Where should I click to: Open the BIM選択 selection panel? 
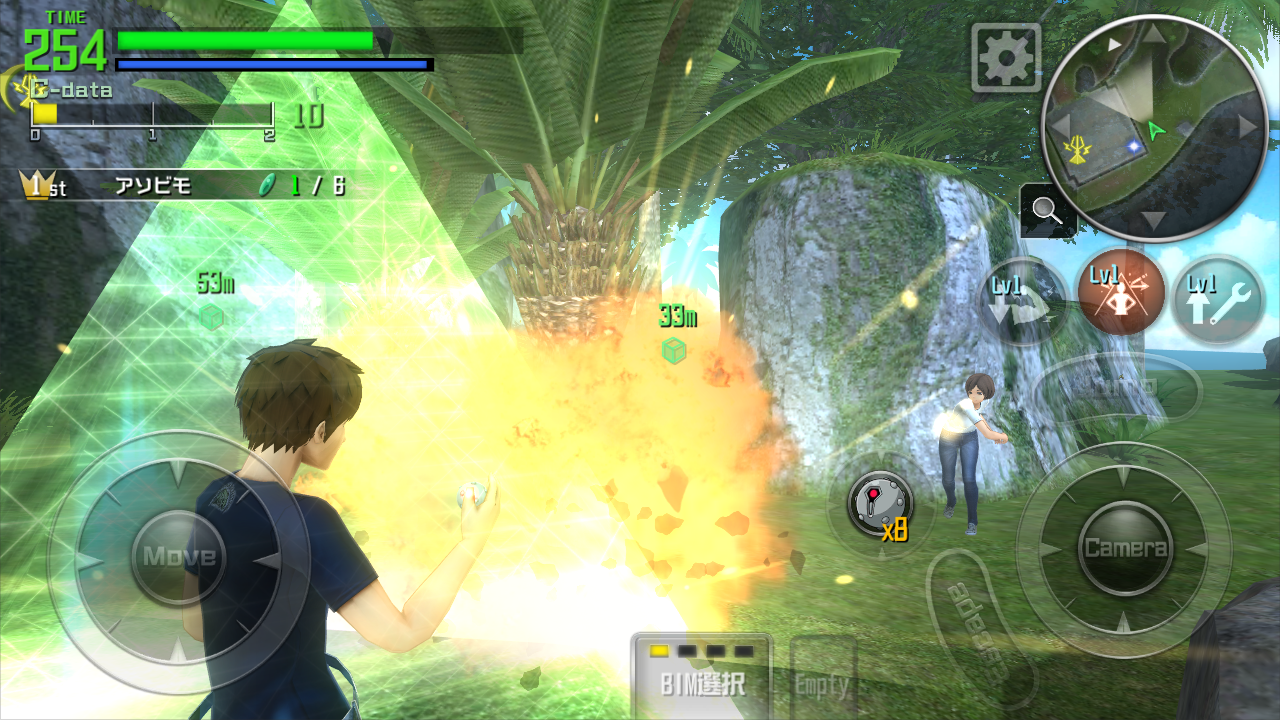click(x=702, y=677)
